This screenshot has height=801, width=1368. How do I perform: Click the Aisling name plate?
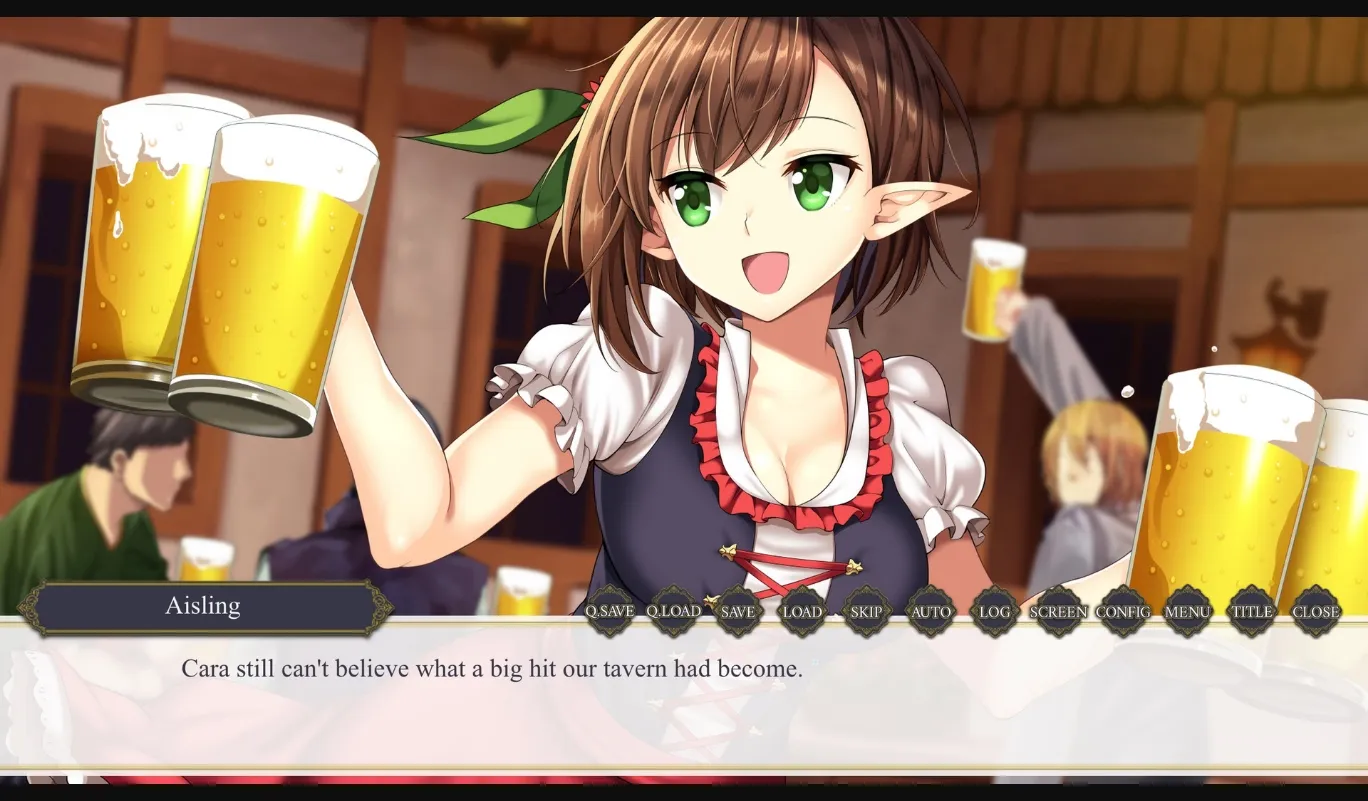click(x=204, y=605)
